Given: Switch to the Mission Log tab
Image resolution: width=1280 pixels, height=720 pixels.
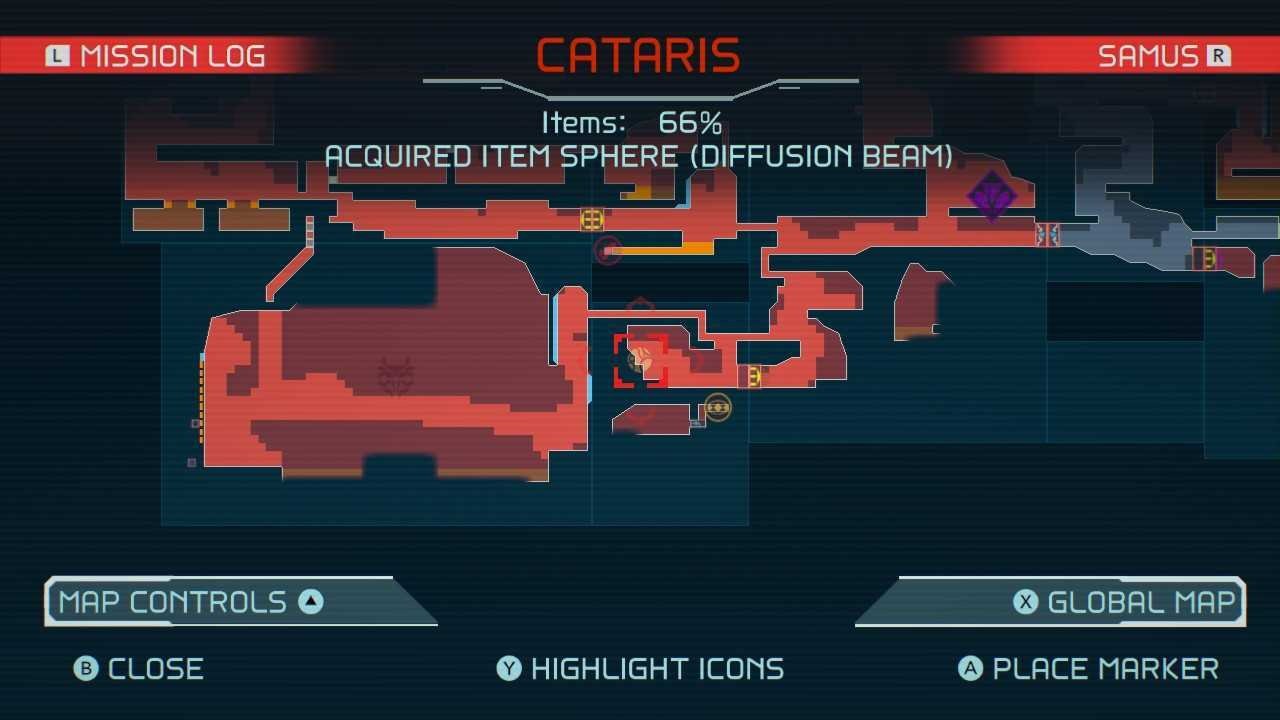Looking at the screenshot, I should pyautogui.click(x=158, y=56).
